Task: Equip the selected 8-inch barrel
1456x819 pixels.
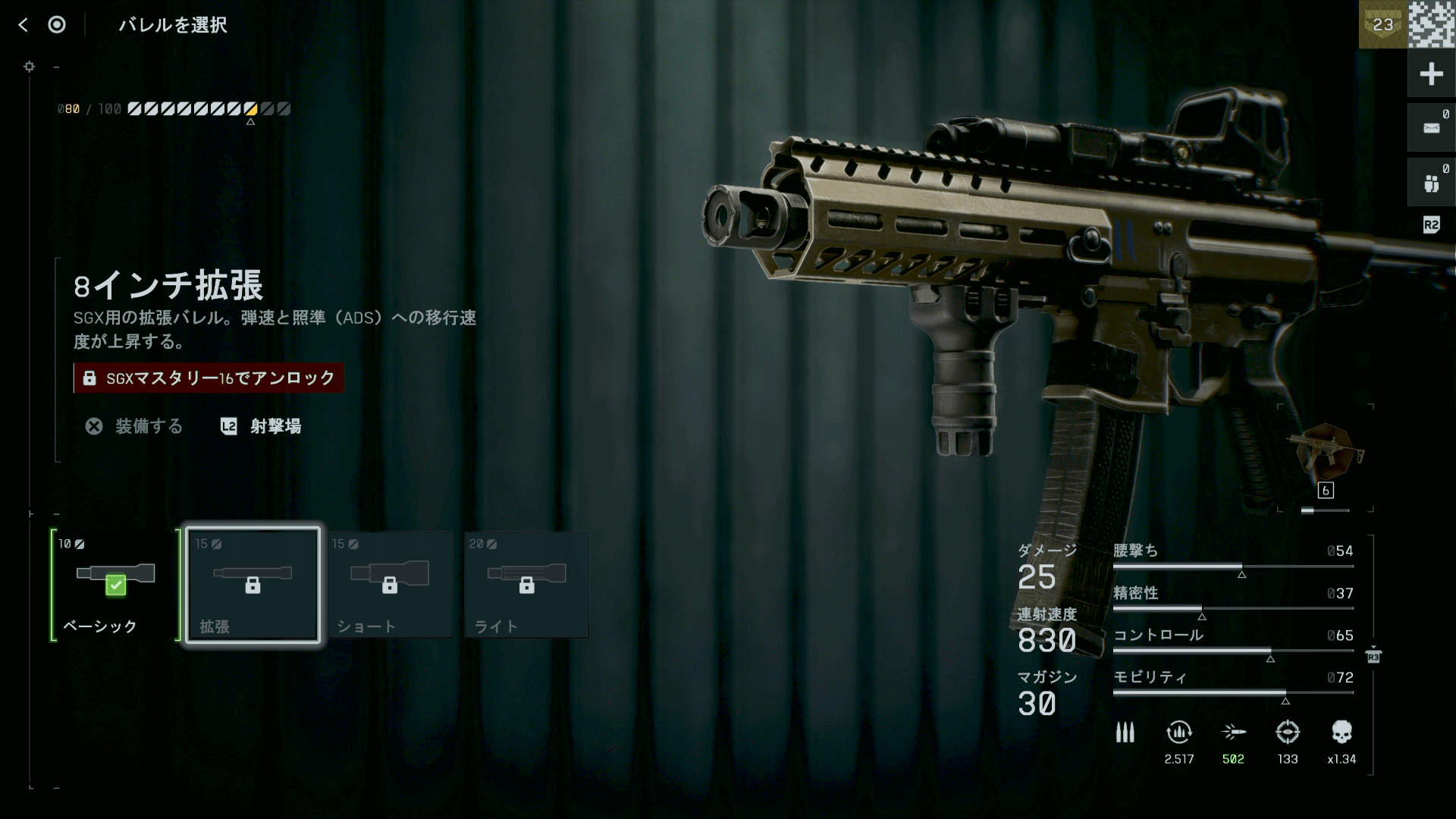Action: (134, 426)
